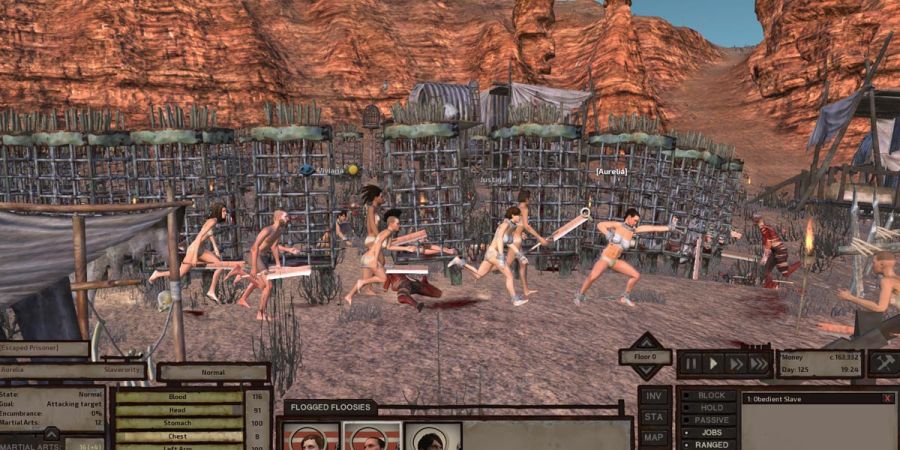Toggle RANGED attack mode
The height and width of the screenshot is (450, 900).
tap(710, 445)
